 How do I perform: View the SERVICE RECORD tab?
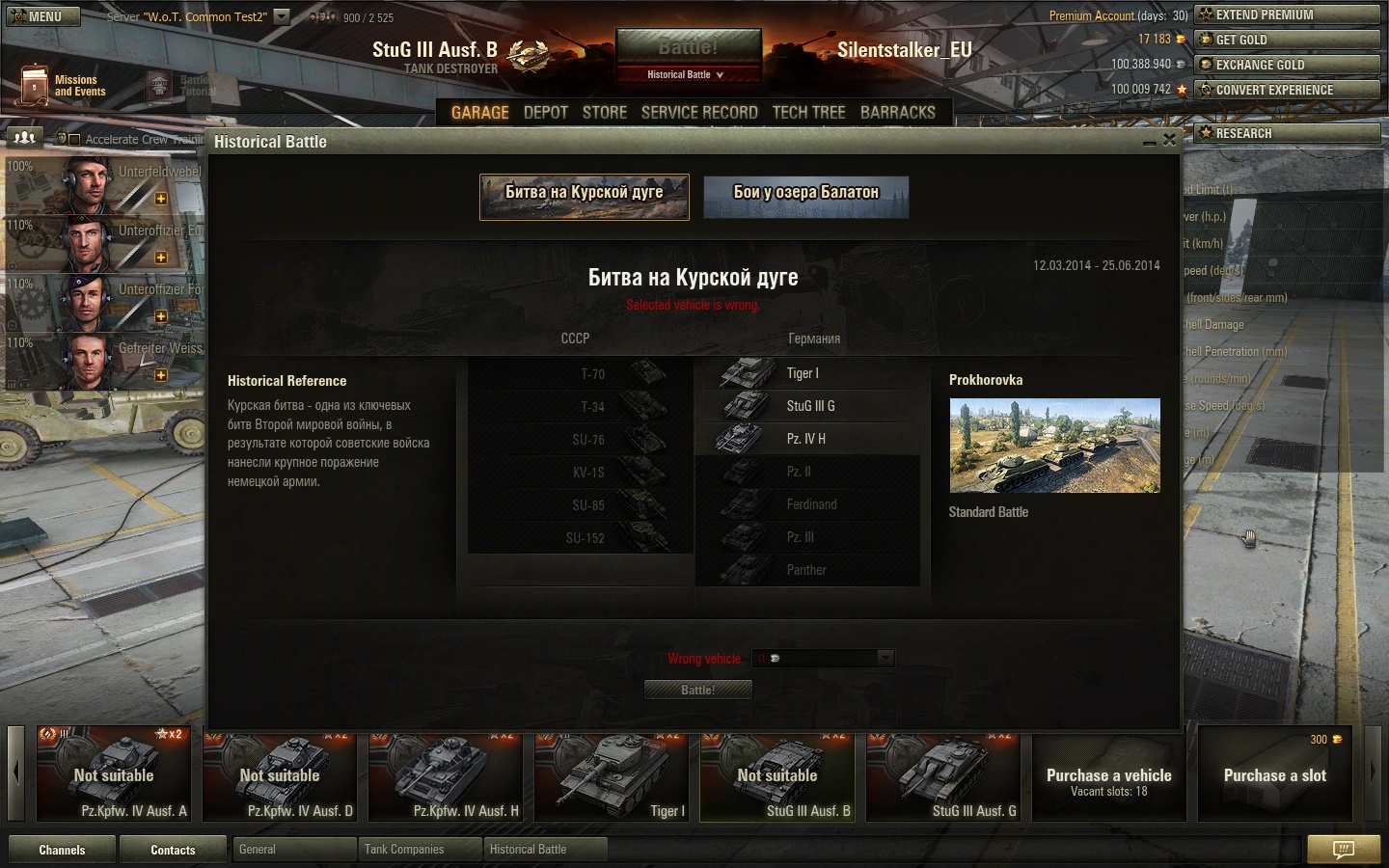[x=699, y=113]
